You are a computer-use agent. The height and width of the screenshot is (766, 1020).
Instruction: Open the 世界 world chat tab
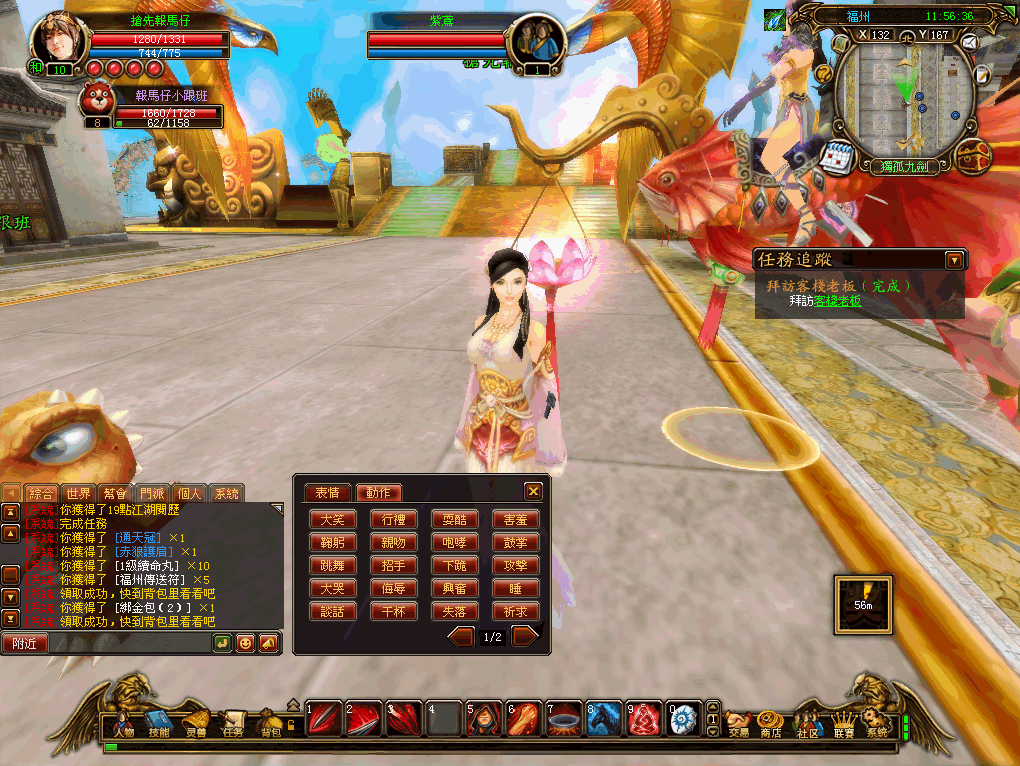(x=79, y=493)
